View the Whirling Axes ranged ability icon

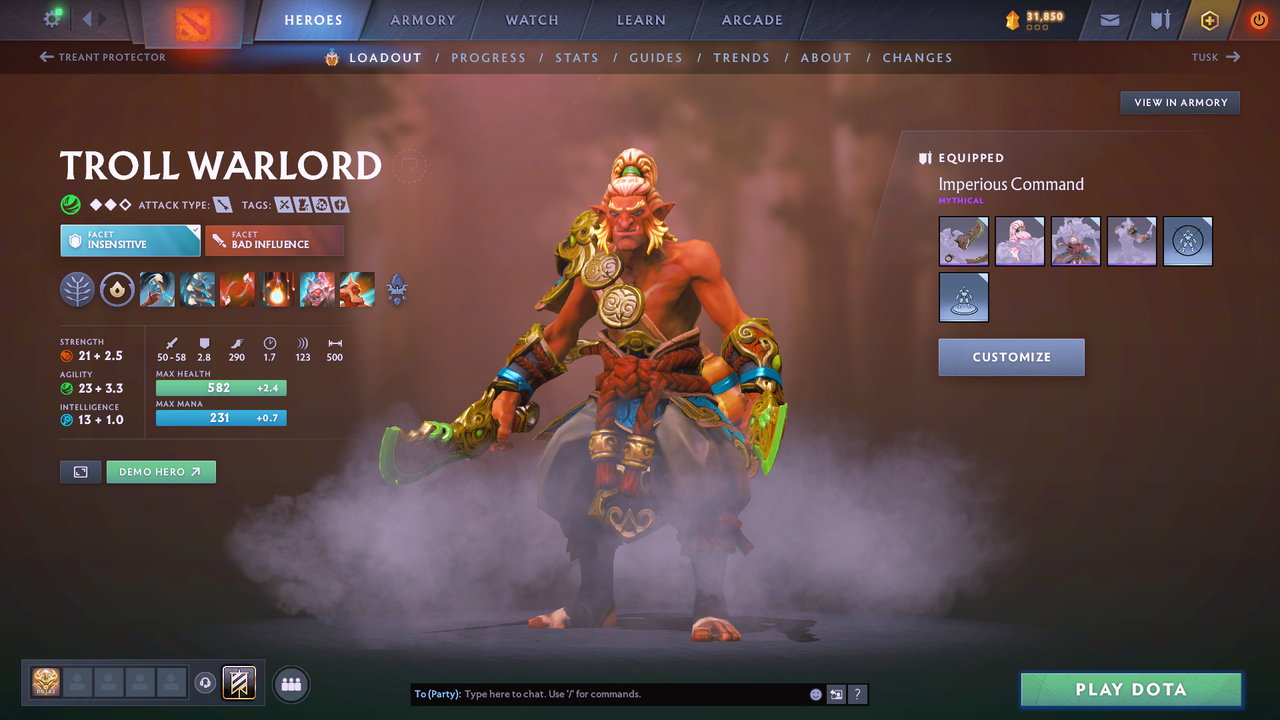point(197,290)
